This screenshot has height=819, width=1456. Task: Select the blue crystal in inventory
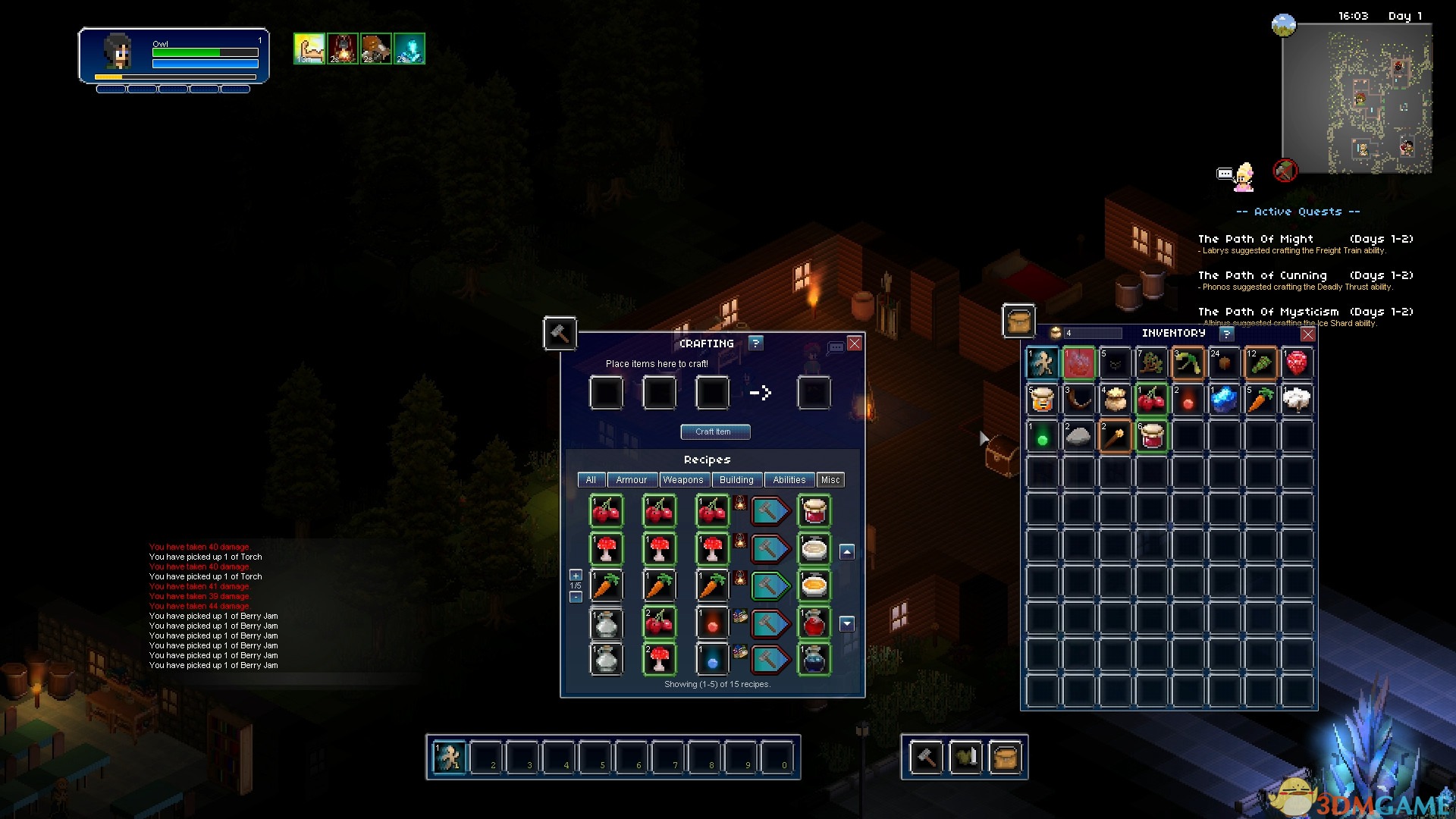pyautogui.click(x=1224, y=399)
